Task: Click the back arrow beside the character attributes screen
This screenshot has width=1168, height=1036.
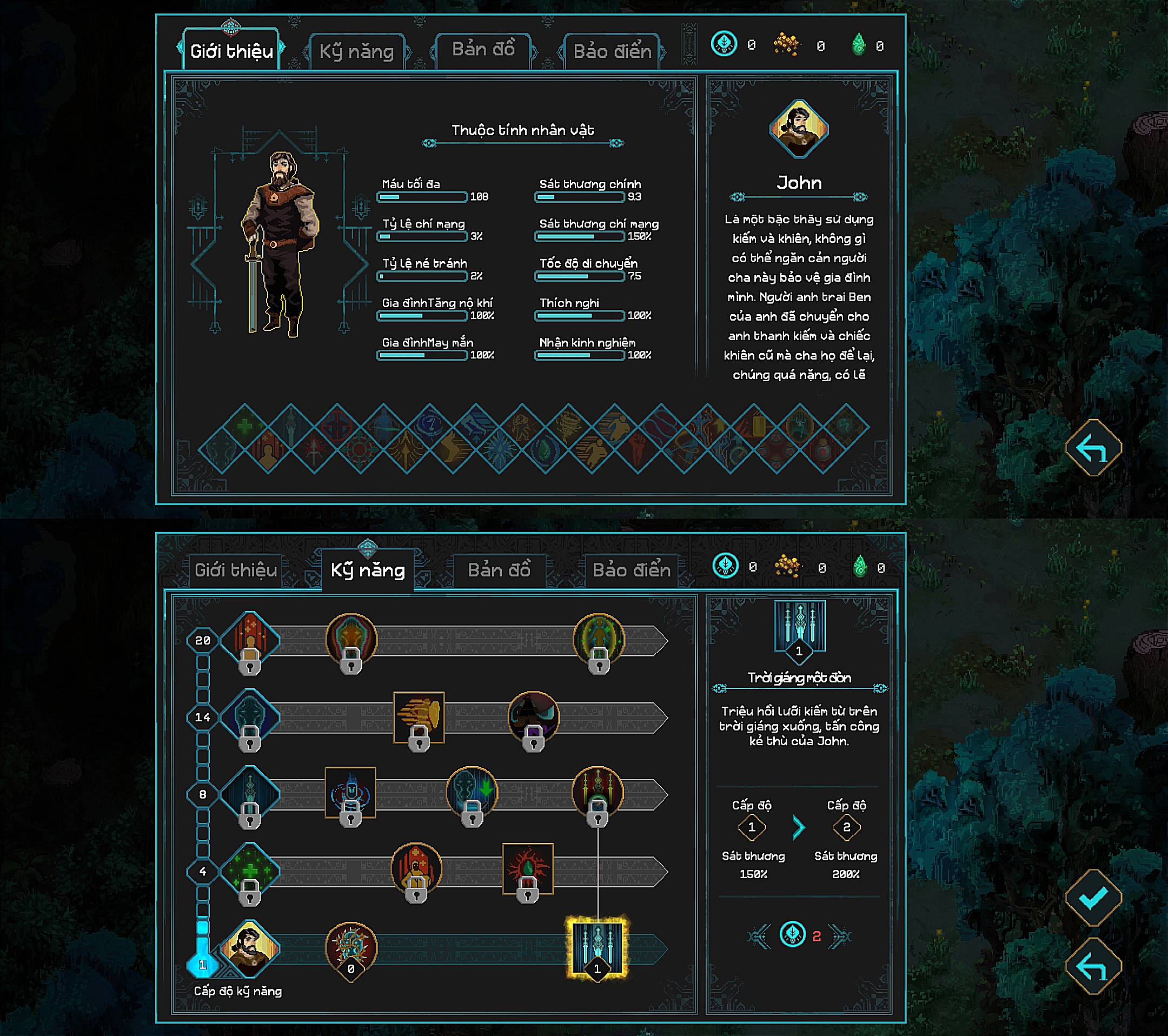Action: (1093, 447)
